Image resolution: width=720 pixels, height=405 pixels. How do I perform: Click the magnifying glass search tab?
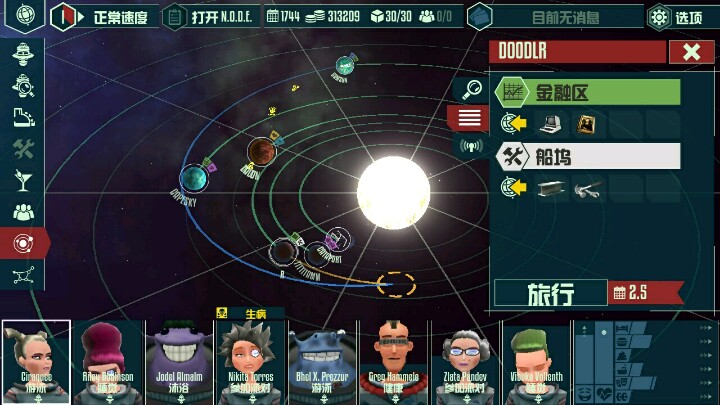pos(468,90)
